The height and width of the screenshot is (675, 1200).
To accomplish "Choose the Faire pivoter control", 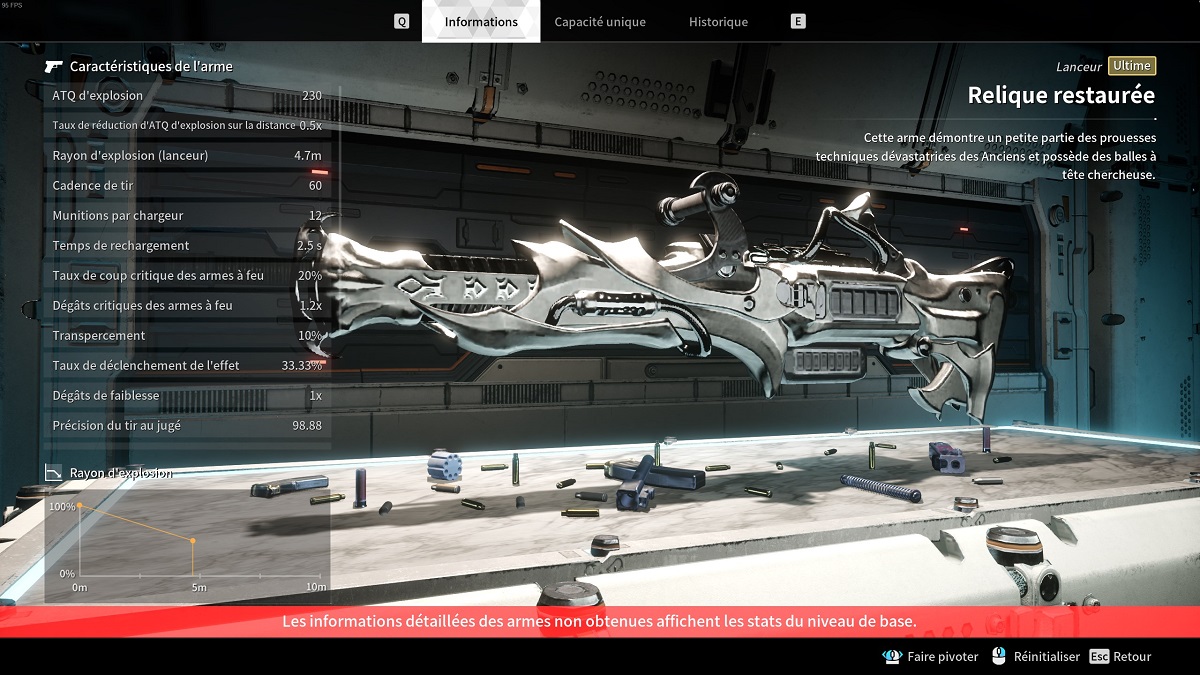I will [x=932, y=657].
